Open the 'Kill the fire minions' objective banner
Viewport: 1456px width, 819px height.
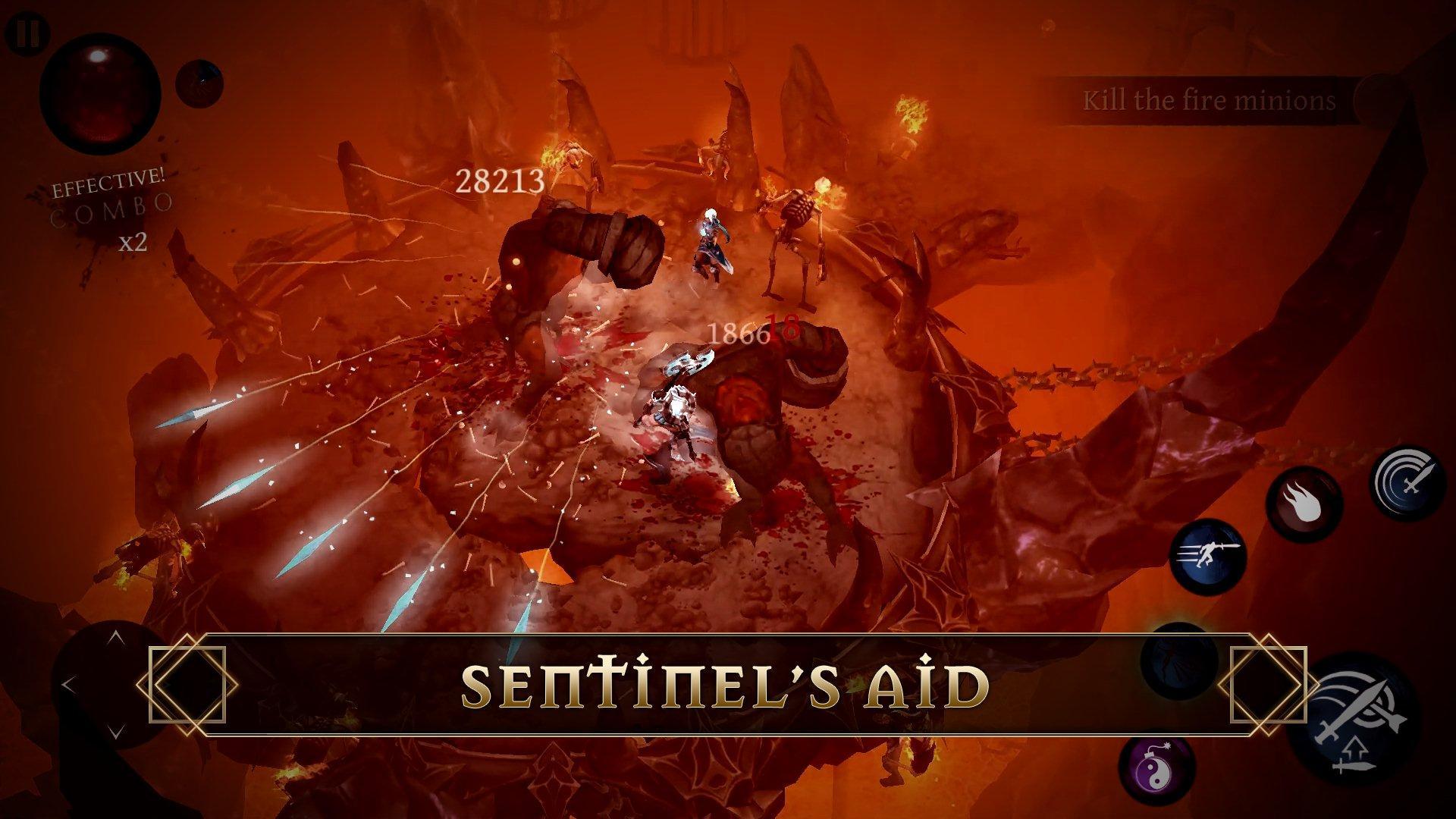(x=1210, y=99)
